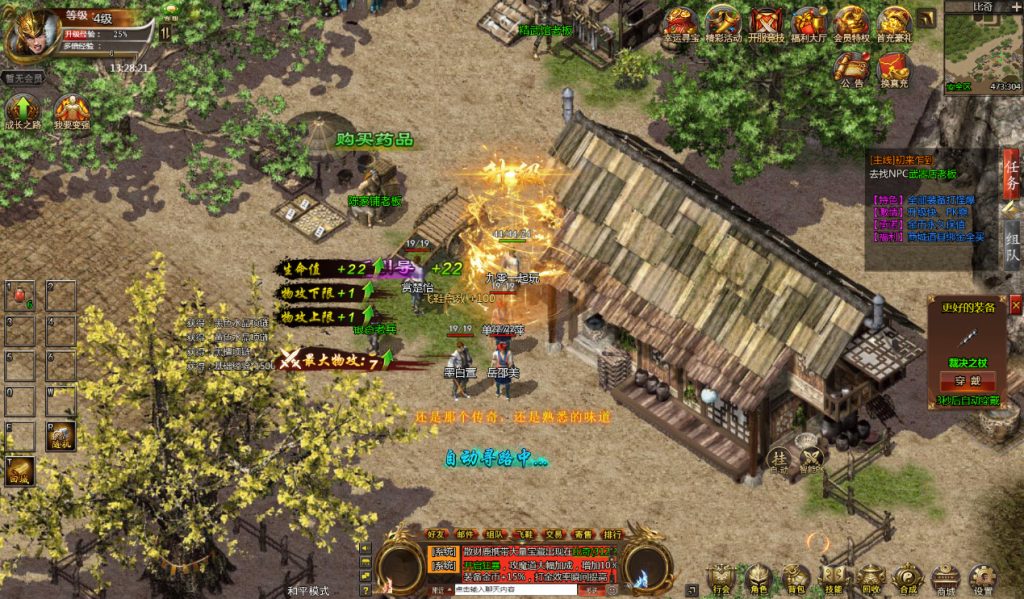Select the 好友 friends tab above chat
1024x599 pixels.
point(437,534)
